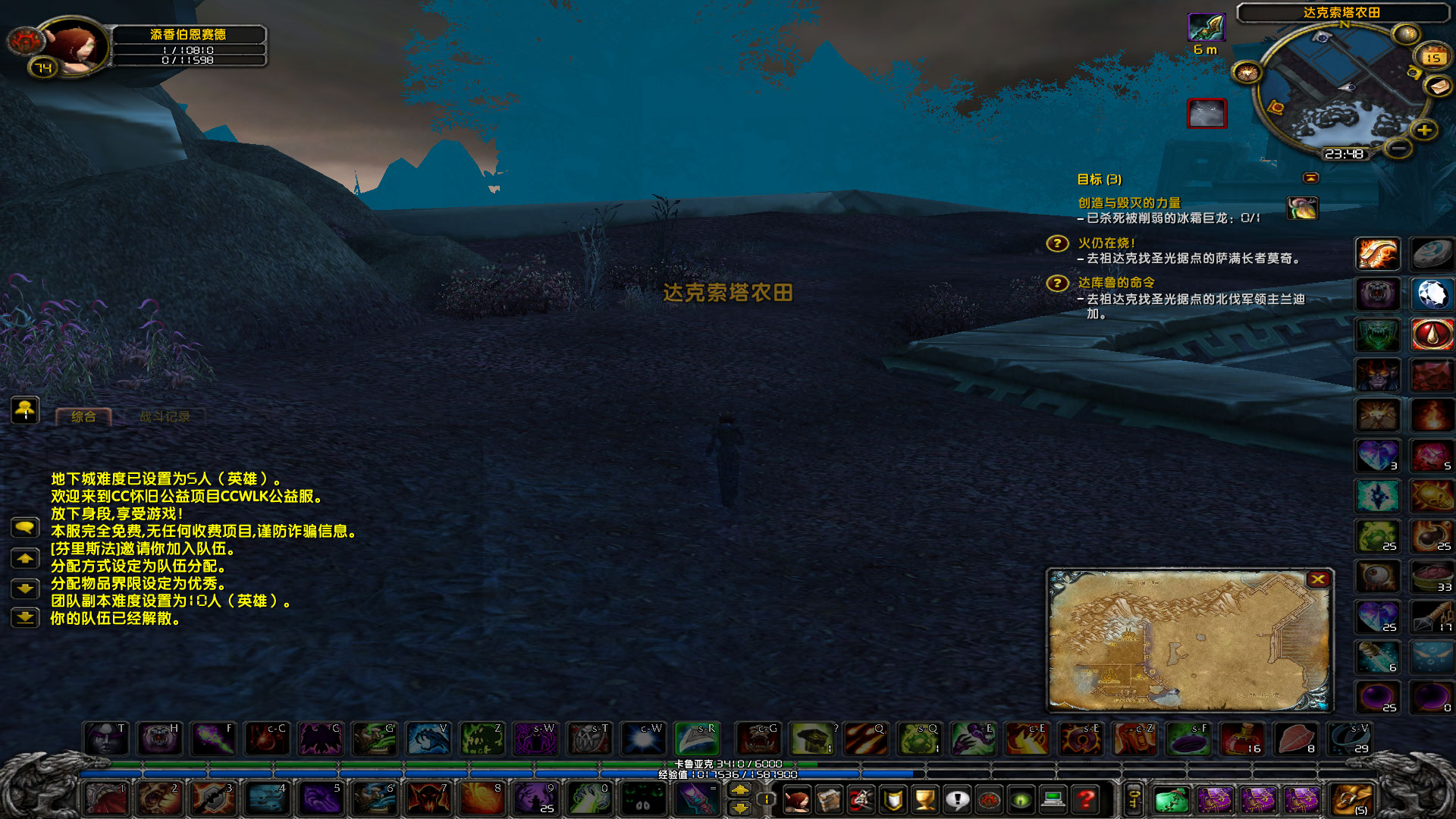Collapse quest 创造与毁灭的力量 objectives
1456x819 pixels.
click(x=1129, y=203)
